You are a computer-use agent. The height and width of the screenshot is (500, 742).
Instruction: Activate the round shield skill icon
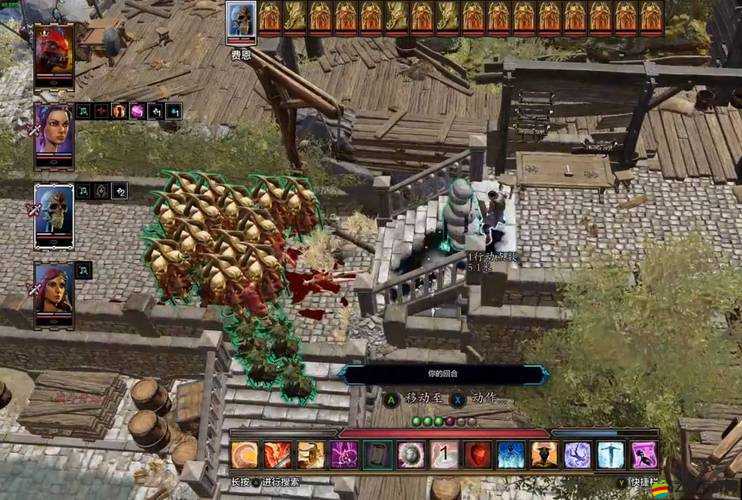410,455
